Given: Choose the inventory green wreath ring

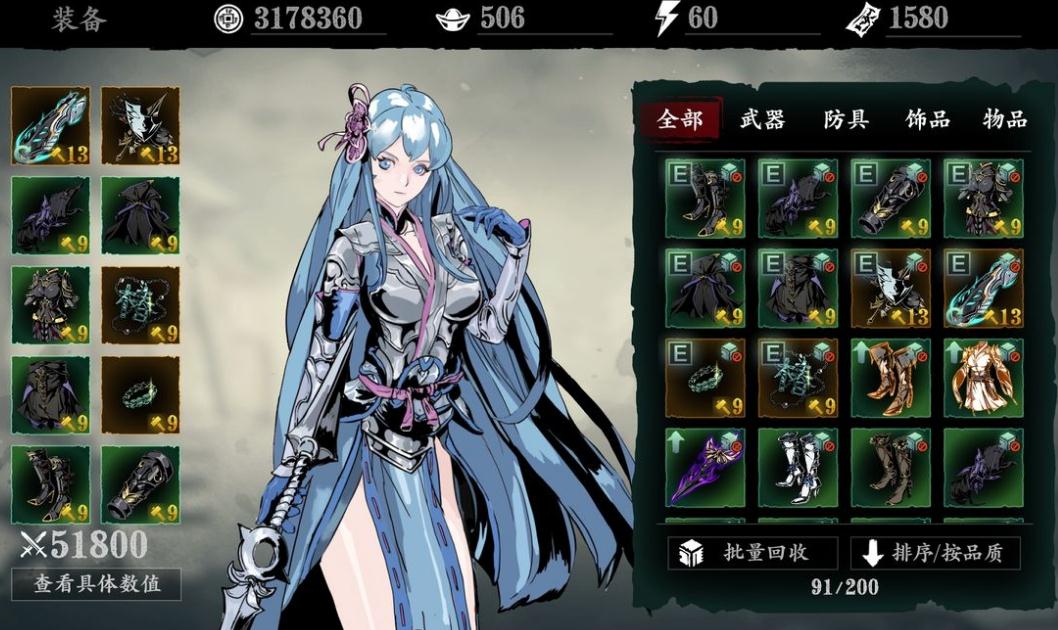Looking at the screenshot, I should 706,378.
